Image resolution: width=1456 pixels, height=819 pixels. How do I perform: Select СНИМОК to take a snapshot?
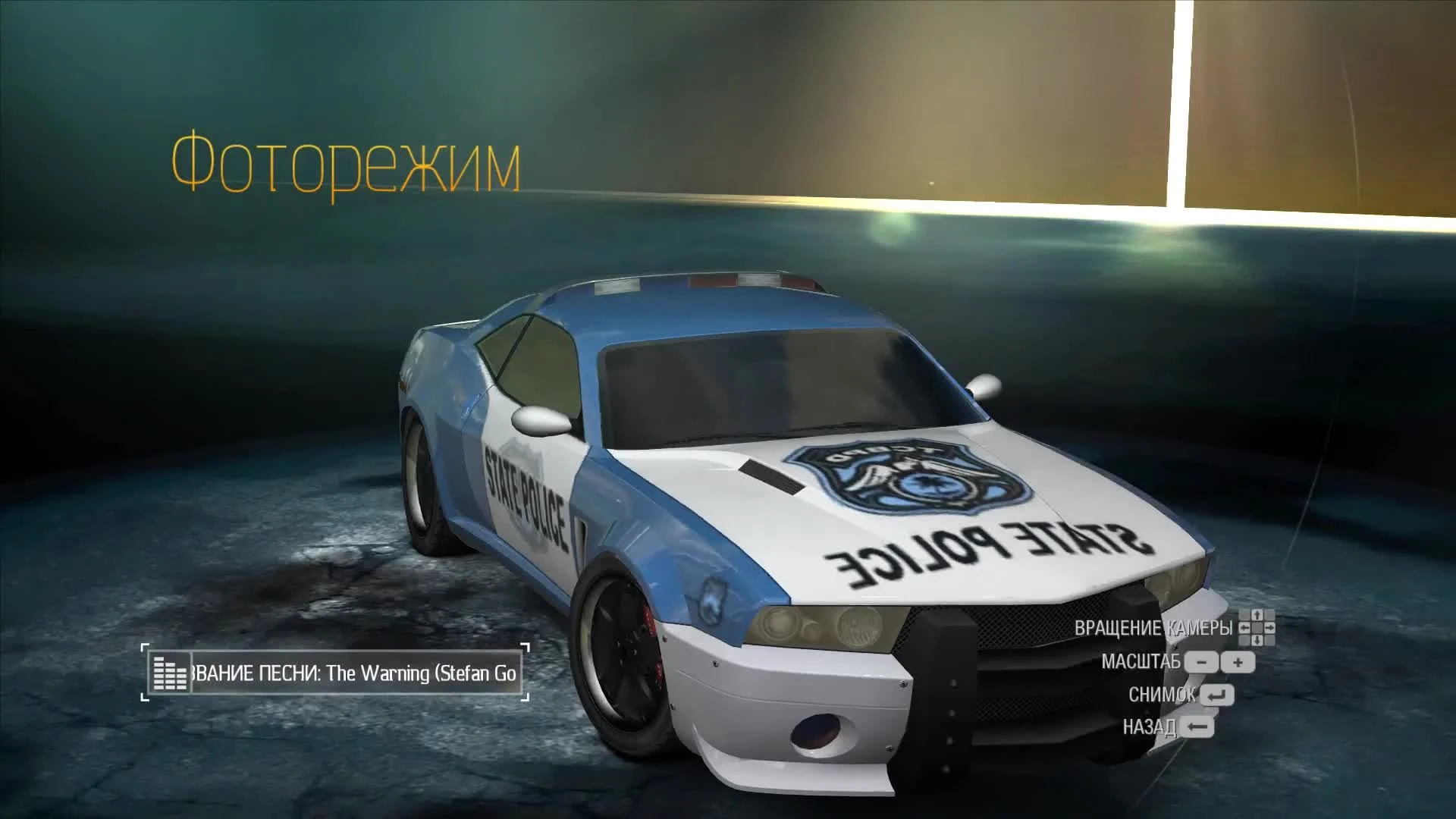click(x=1162, y=695)
